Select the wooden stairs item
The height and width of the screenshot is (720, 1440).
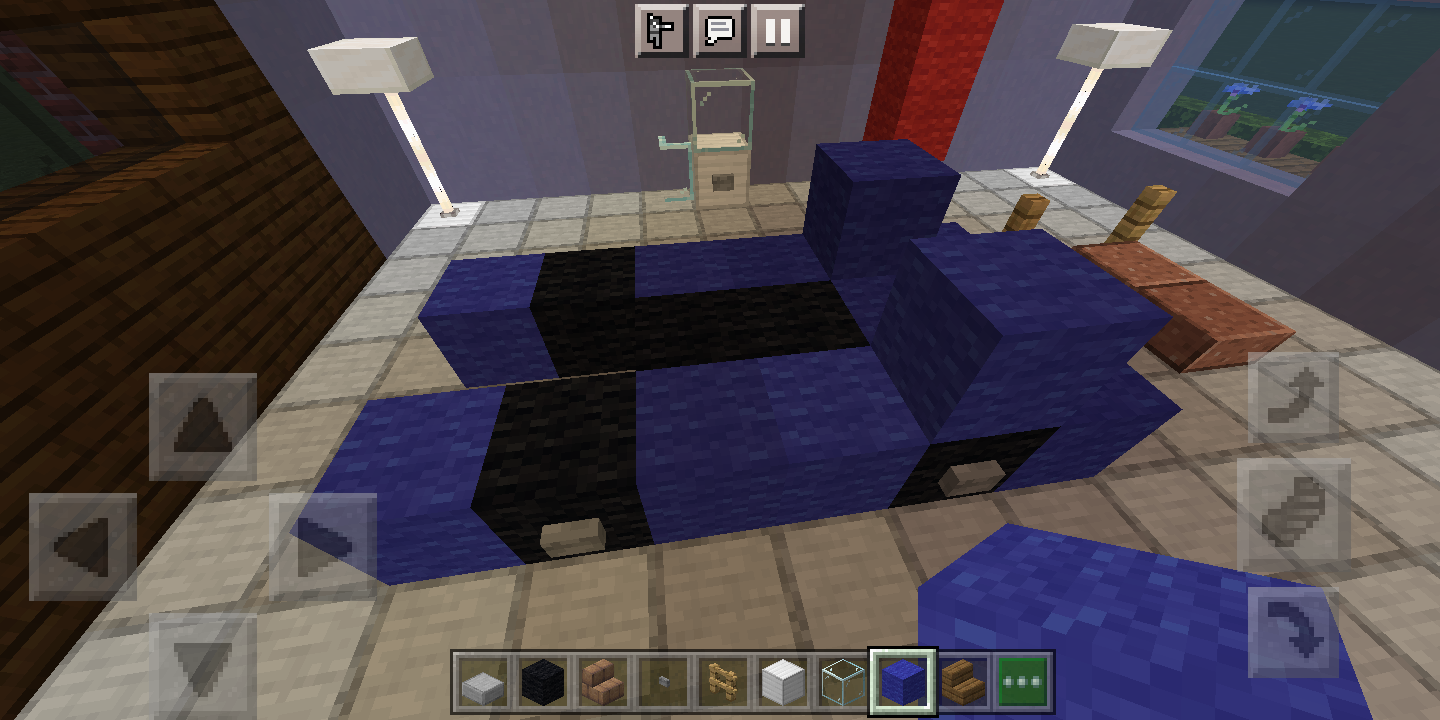point(965,680)
